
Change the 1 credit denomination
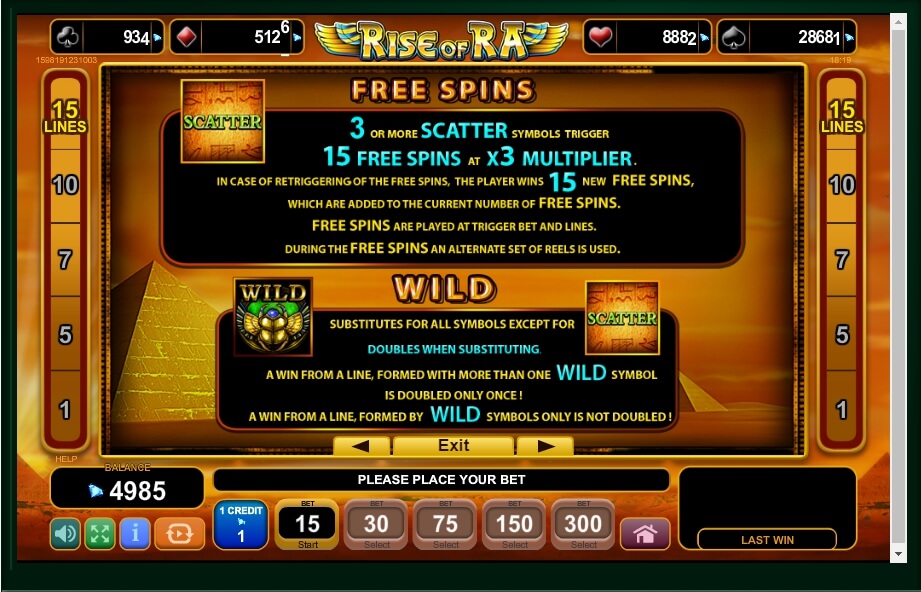click(x=240, y=524)
